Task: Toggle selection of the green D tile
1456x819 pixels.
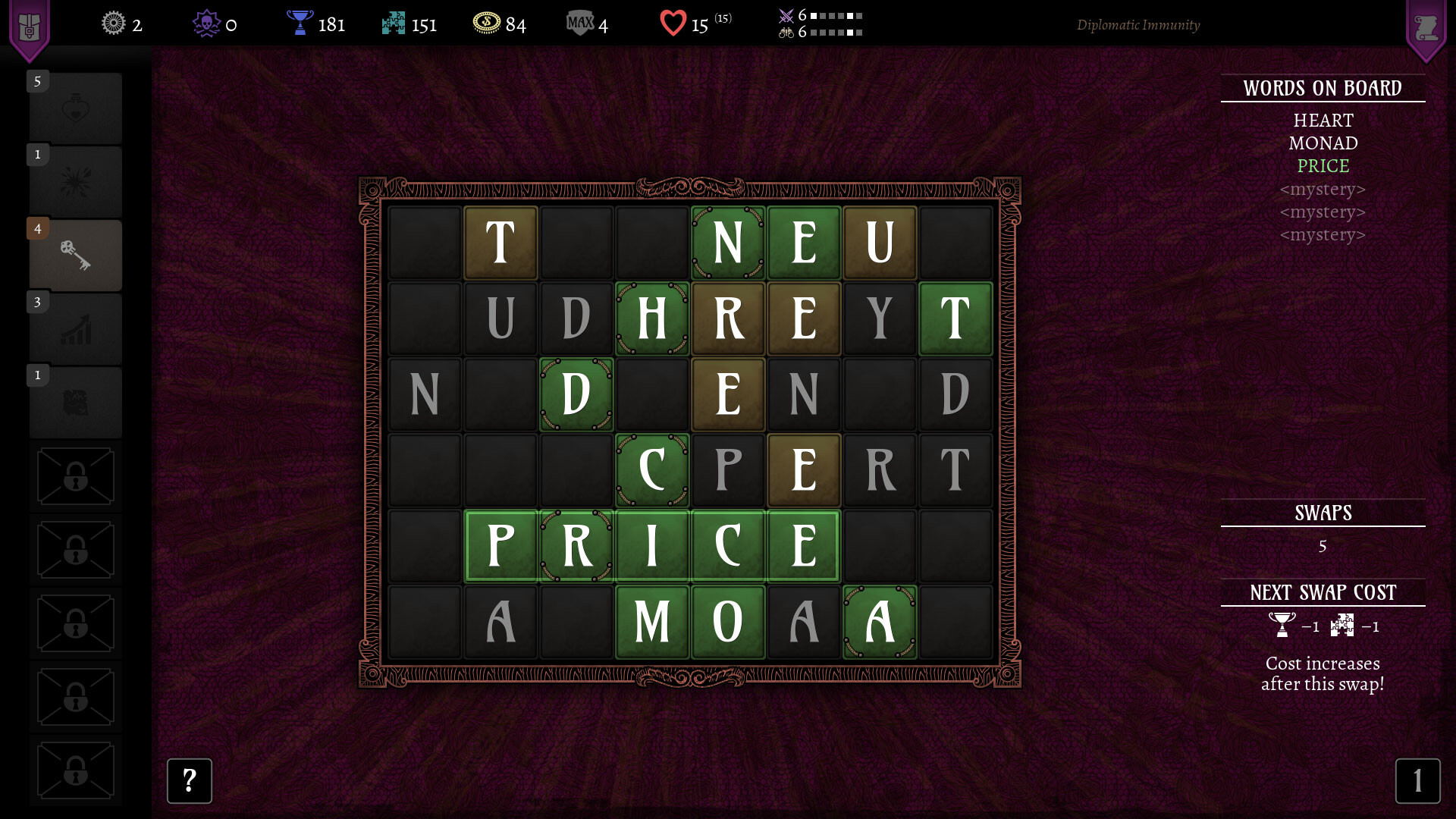Action: coord(576,394)
